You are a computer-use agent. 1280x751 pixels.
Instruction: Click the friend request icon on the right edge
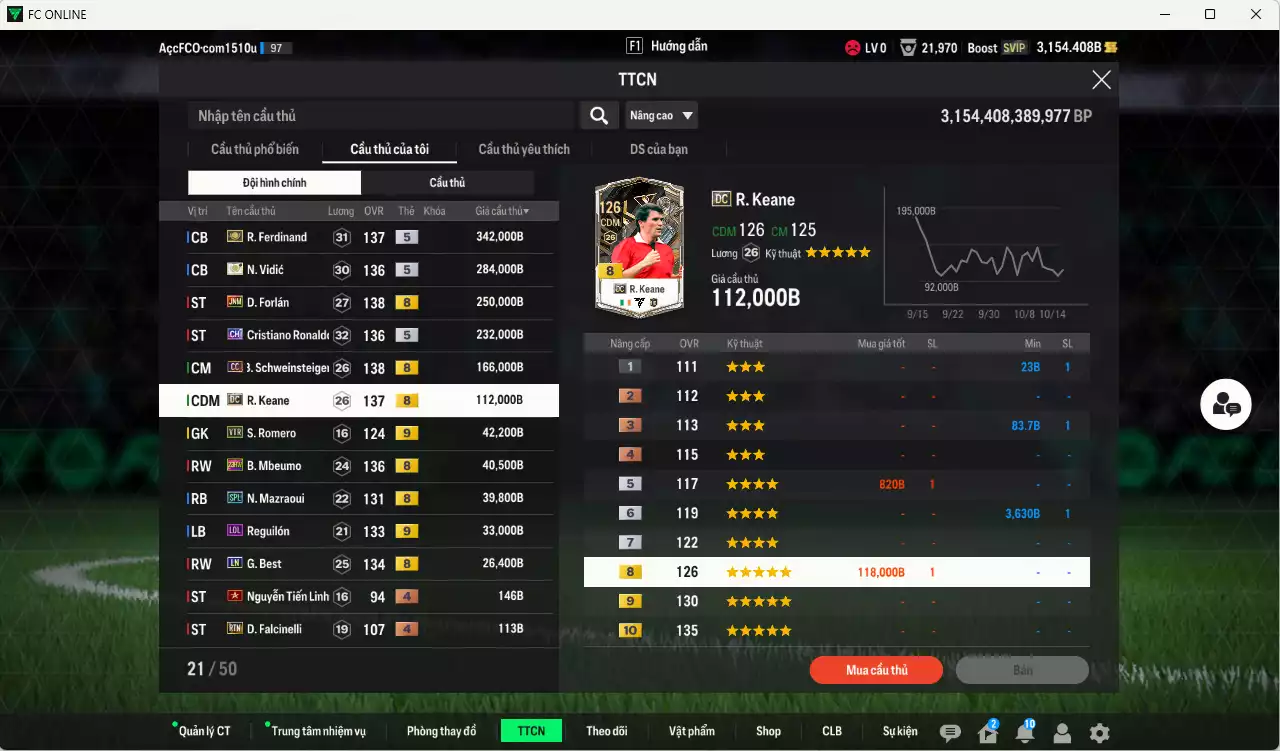[x=1225, y=404]
